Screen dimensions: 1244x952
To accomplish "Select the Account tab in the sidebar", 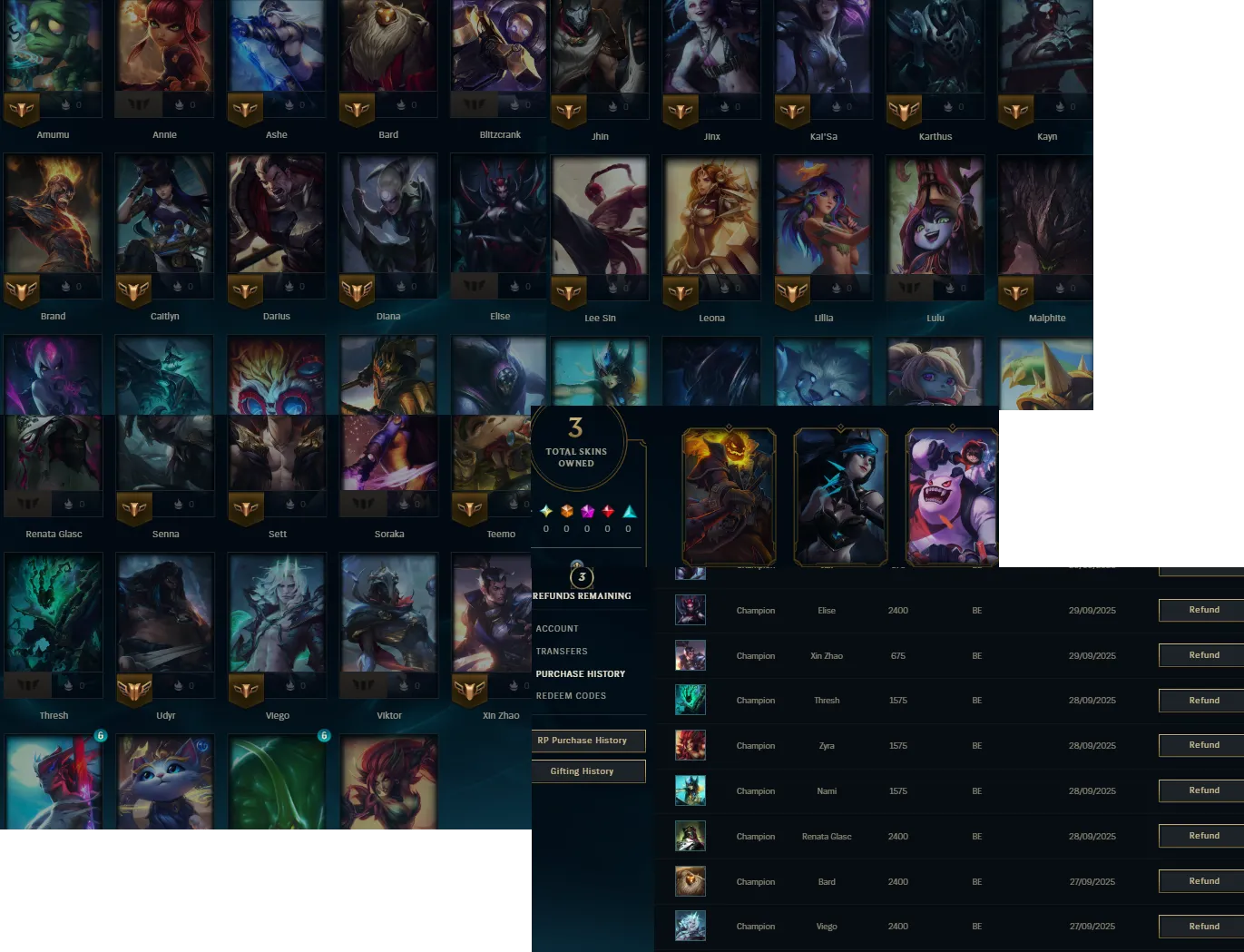I will click(x=557, y=628).
